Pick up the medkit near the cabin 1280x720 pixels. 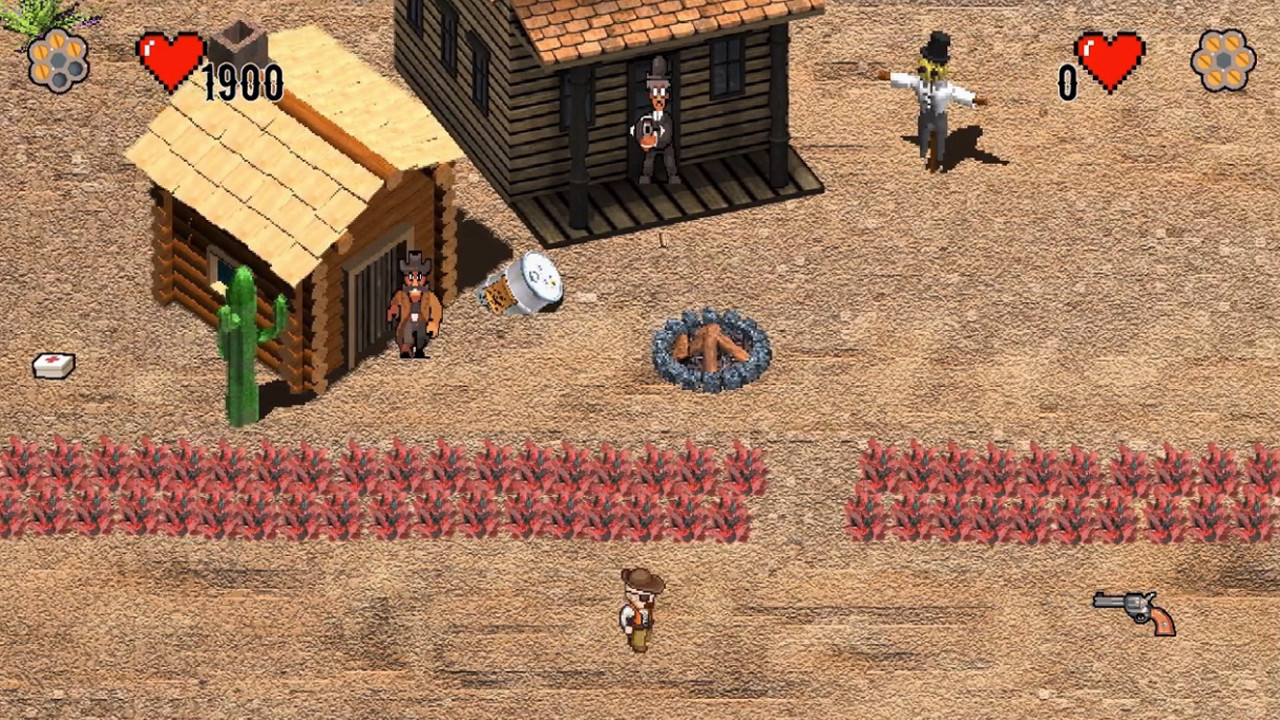[52, 365]
